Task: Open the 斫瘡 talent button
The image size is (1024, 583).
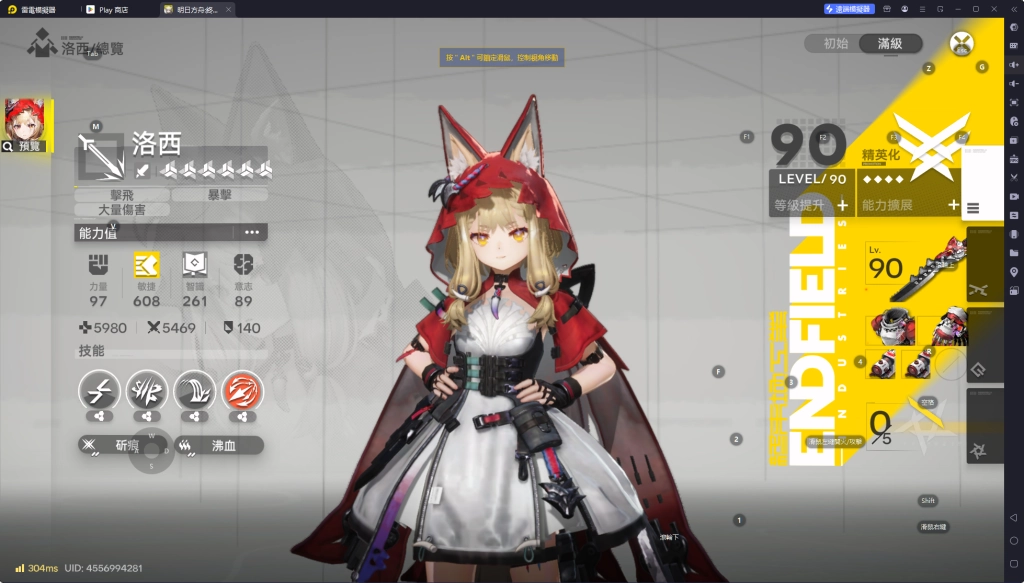Action: coord(121,445)
